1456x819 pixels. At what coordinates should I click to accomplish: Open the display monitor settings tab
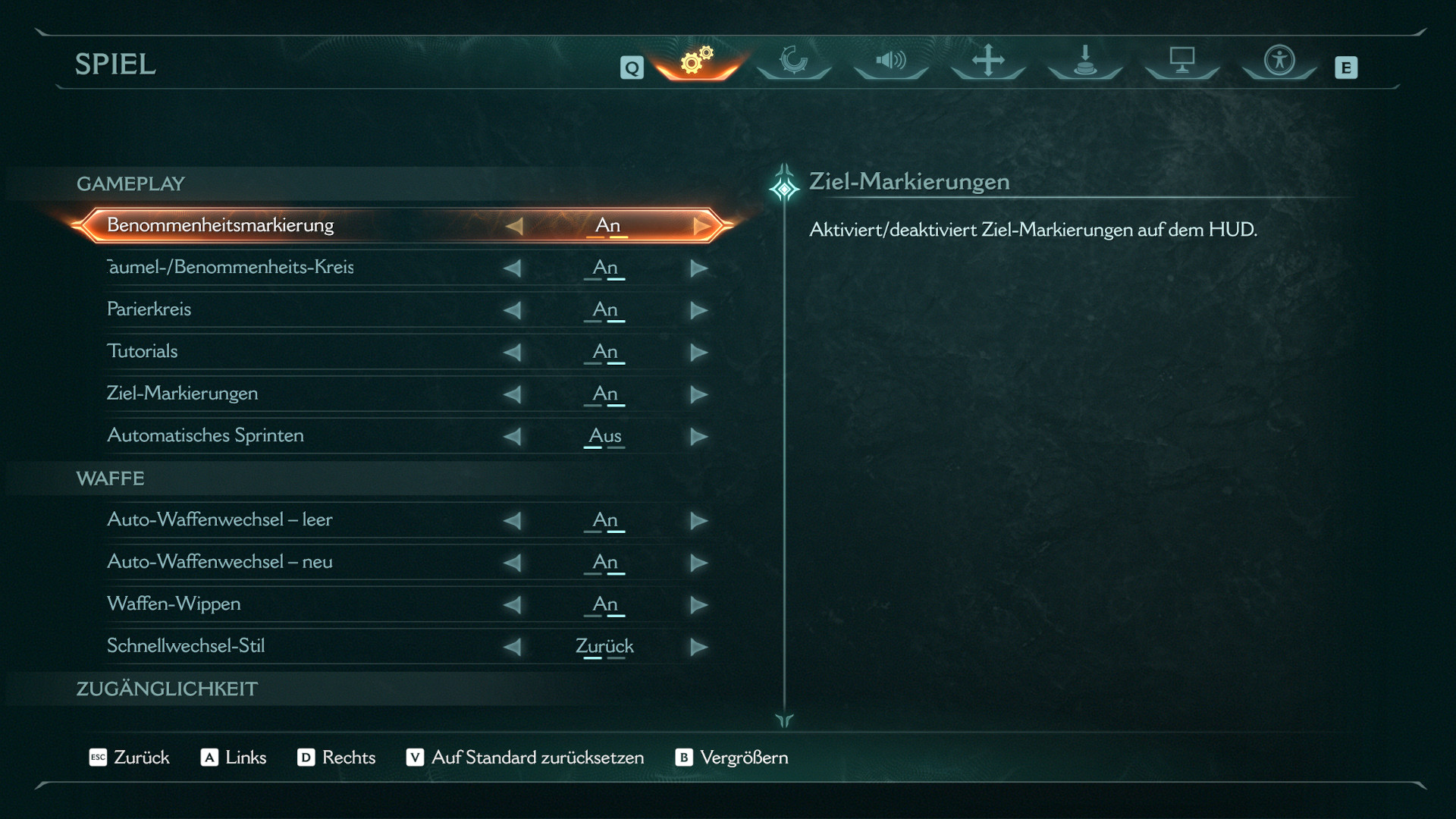click(x=1181, y=61)
